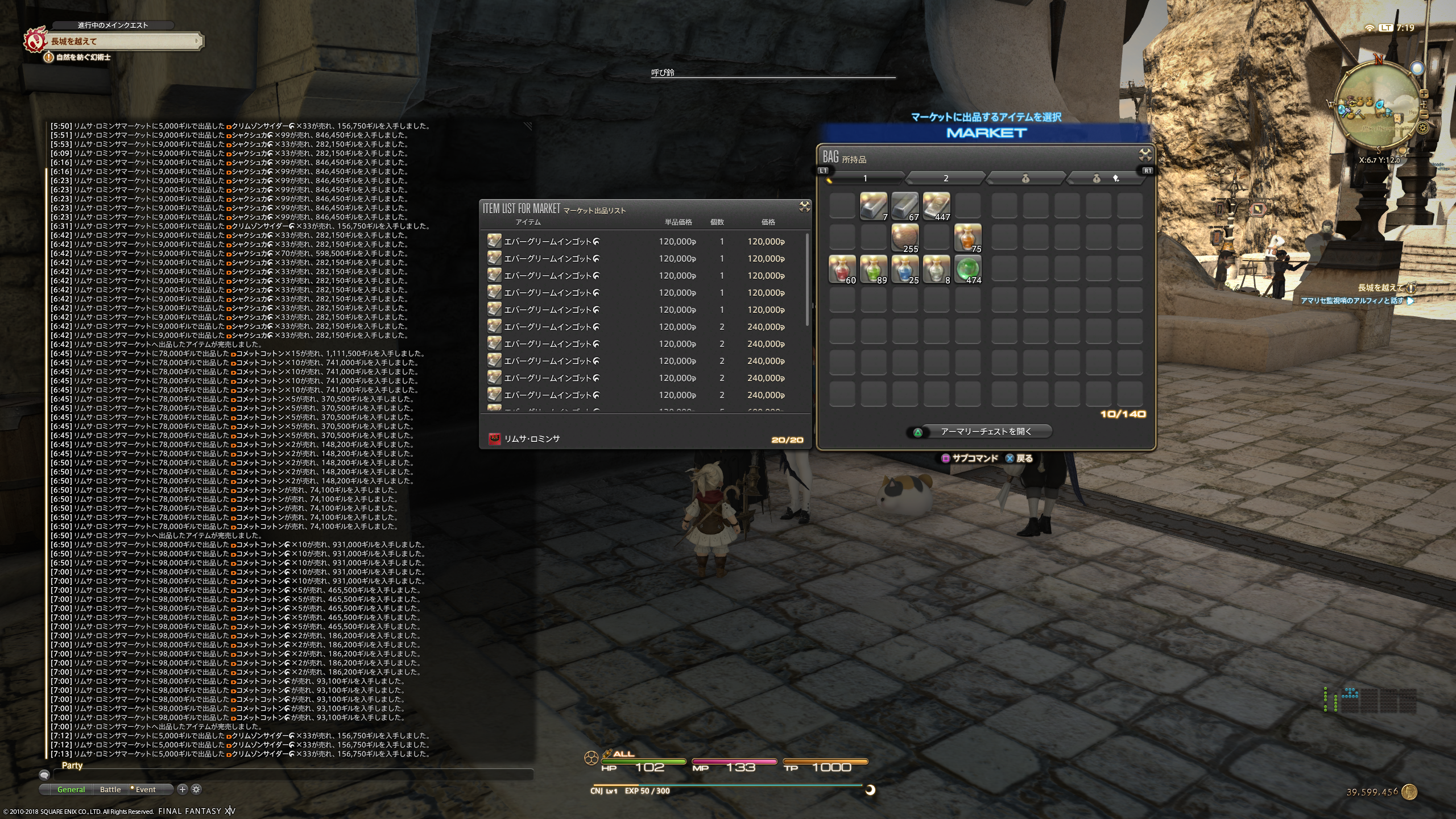This screenshot has width=1456, height=819.
Task: Switch to the Battle chat tab
Action: tap(110, 789)
